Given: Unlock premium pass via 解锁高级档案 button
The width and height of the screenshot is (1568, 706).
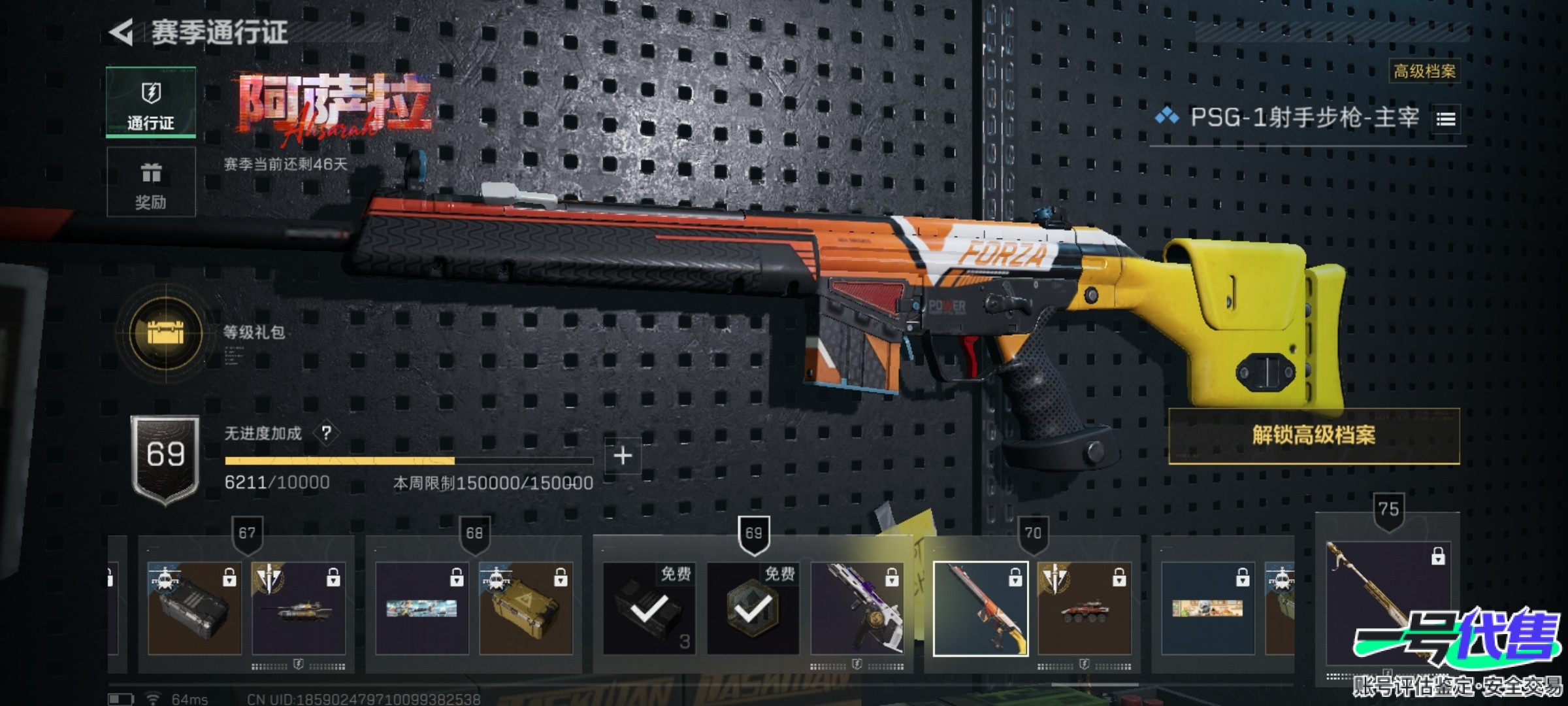Looking at the screenshot, I should pos(1313,436).
